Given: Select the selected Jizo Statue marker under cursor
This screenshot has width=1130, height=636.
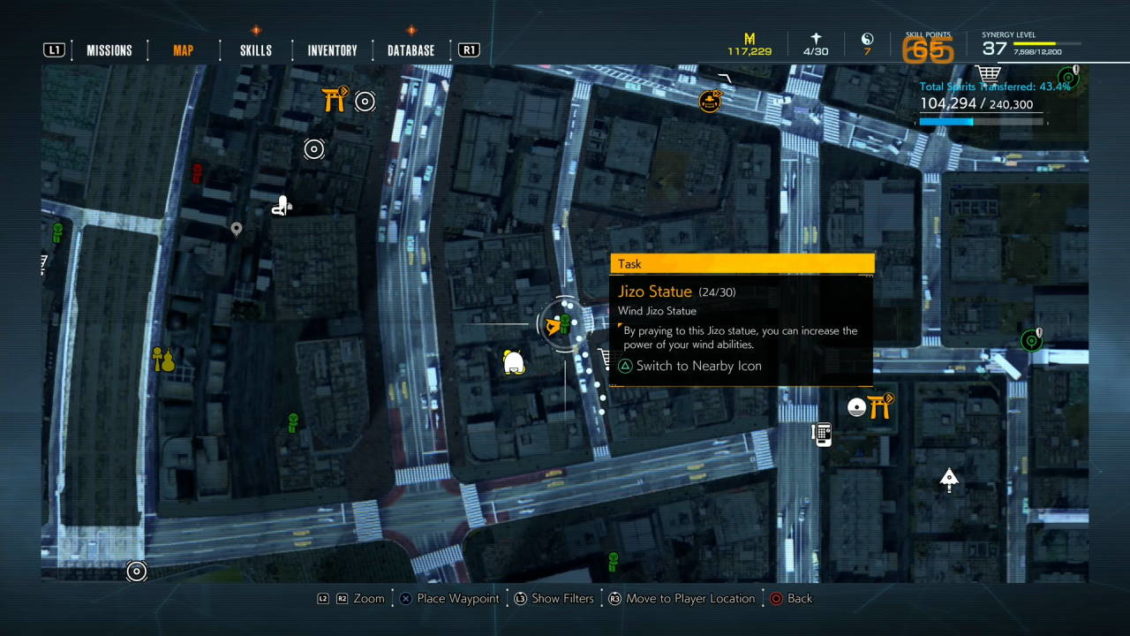Looking at the screenshot, I should 564,323.
